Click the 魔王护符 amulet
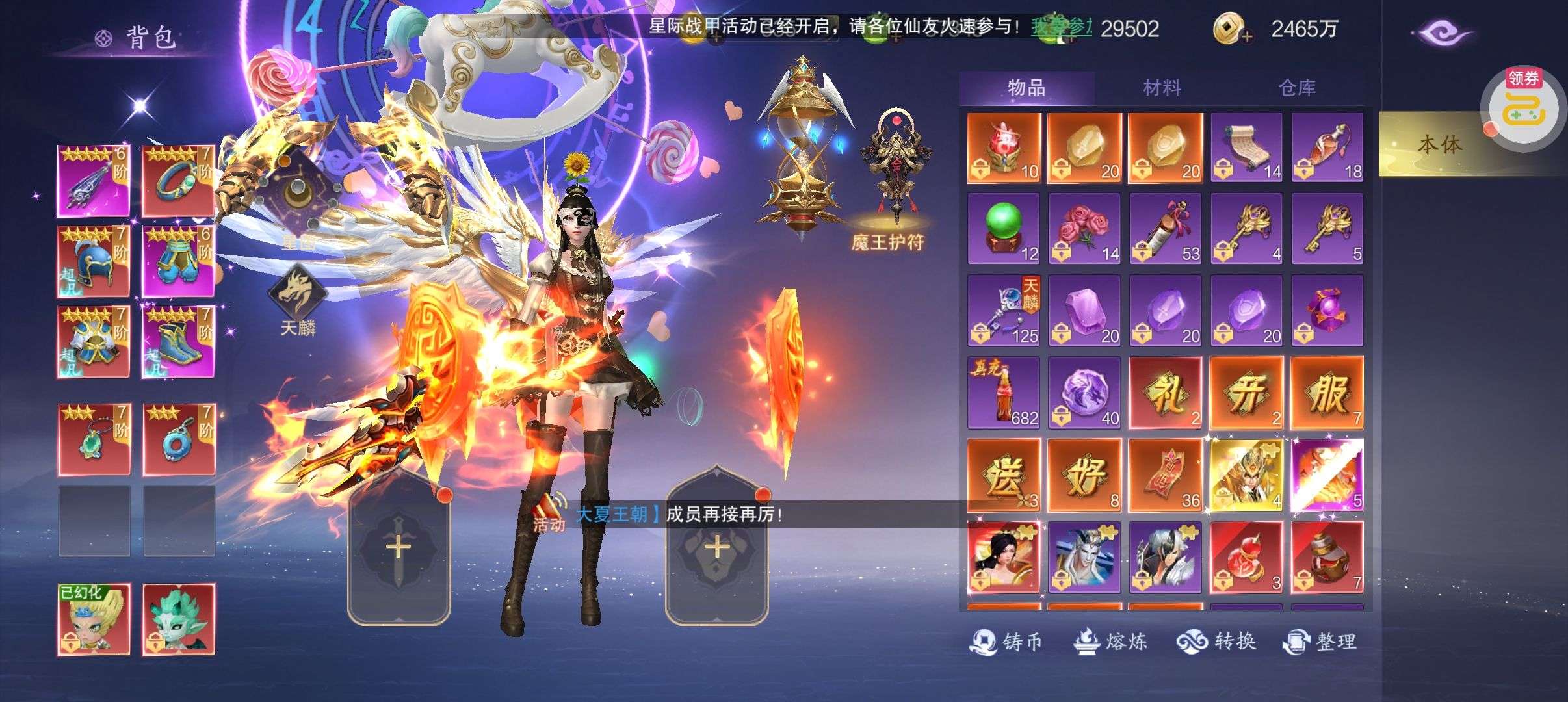1568x702 pixels. (888, 175)
